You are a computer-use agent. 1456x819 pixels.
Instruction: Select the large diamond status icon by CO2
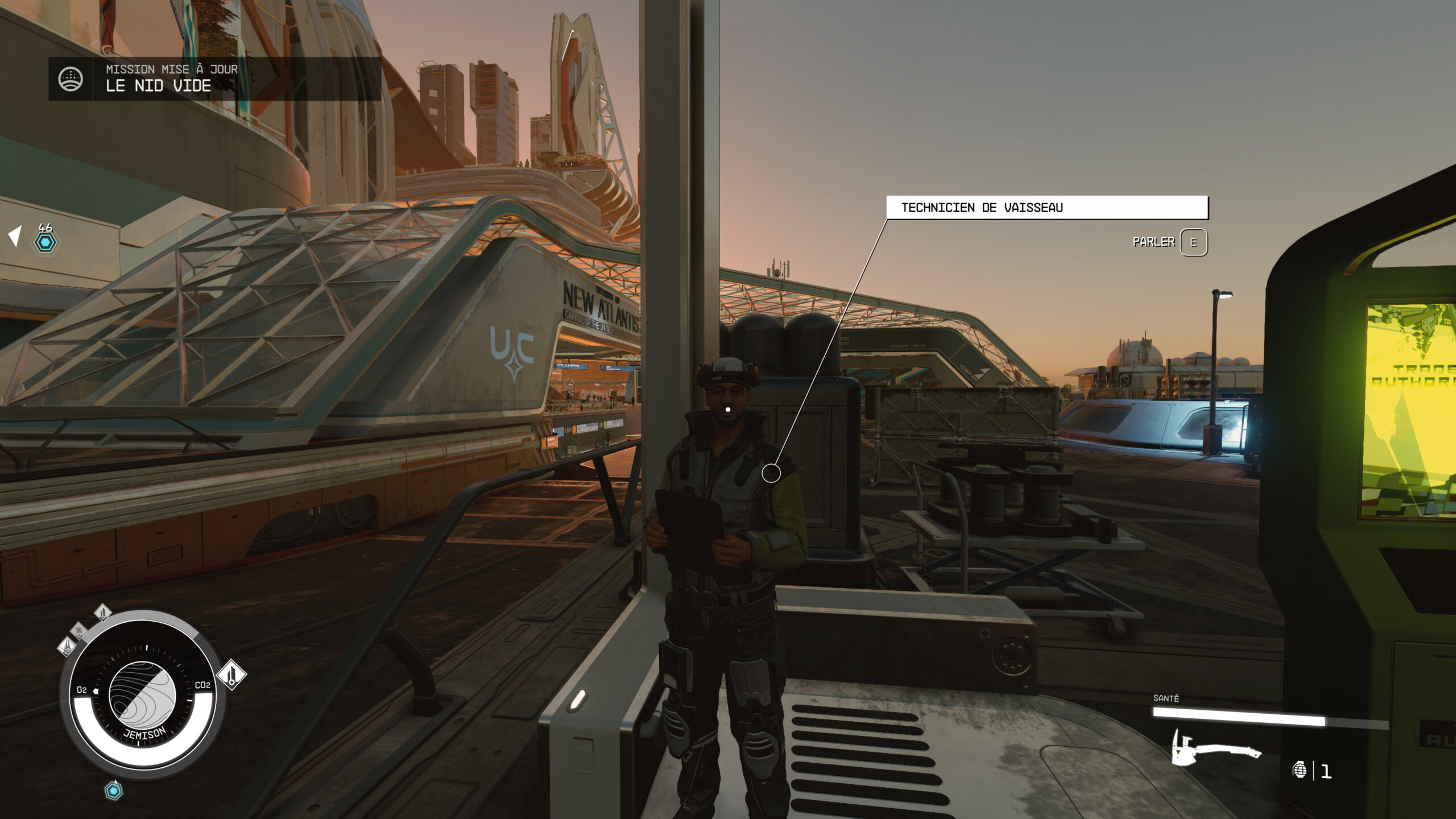(x=231, y=675)
